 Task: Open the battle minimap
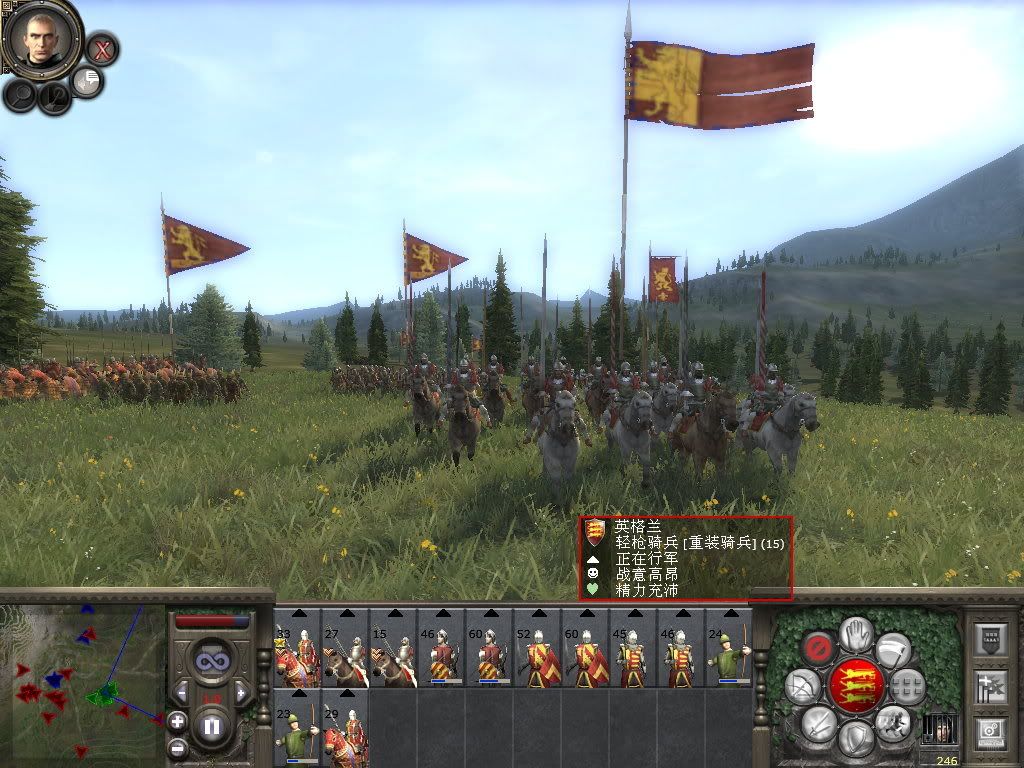point(82,680)
